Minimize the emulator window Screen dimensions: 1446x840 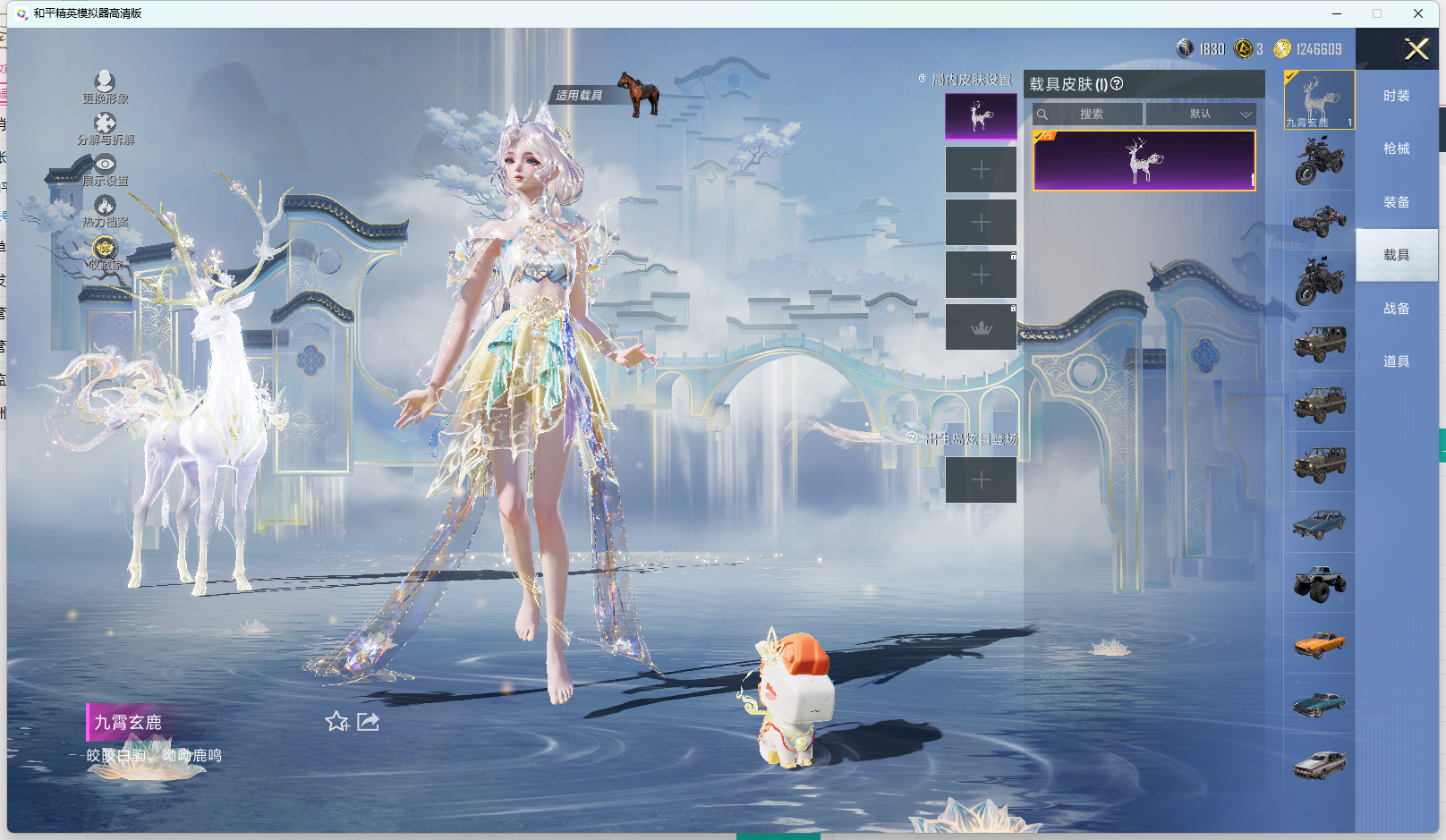(1336, 13)
